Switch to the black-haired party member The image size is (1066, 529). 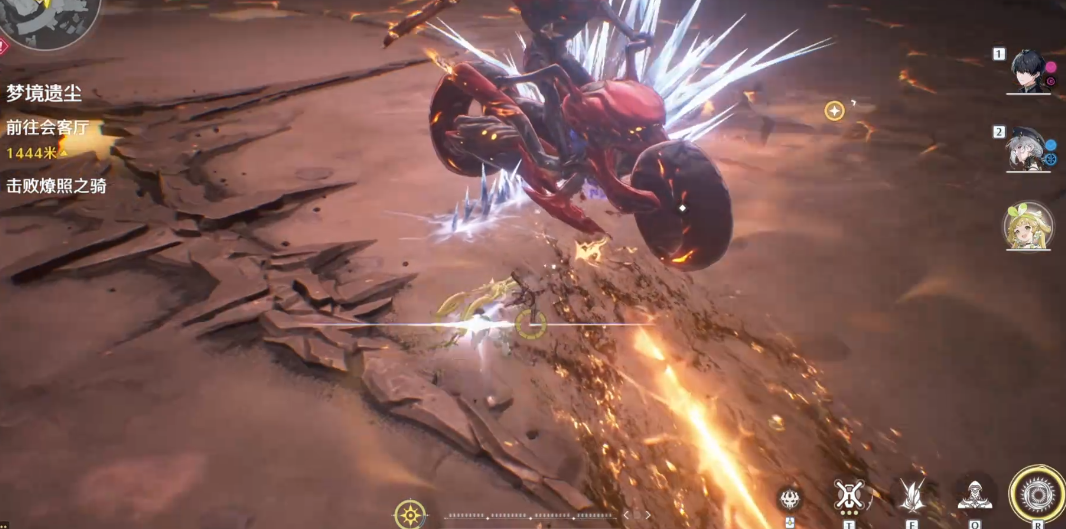[1029, 71]
